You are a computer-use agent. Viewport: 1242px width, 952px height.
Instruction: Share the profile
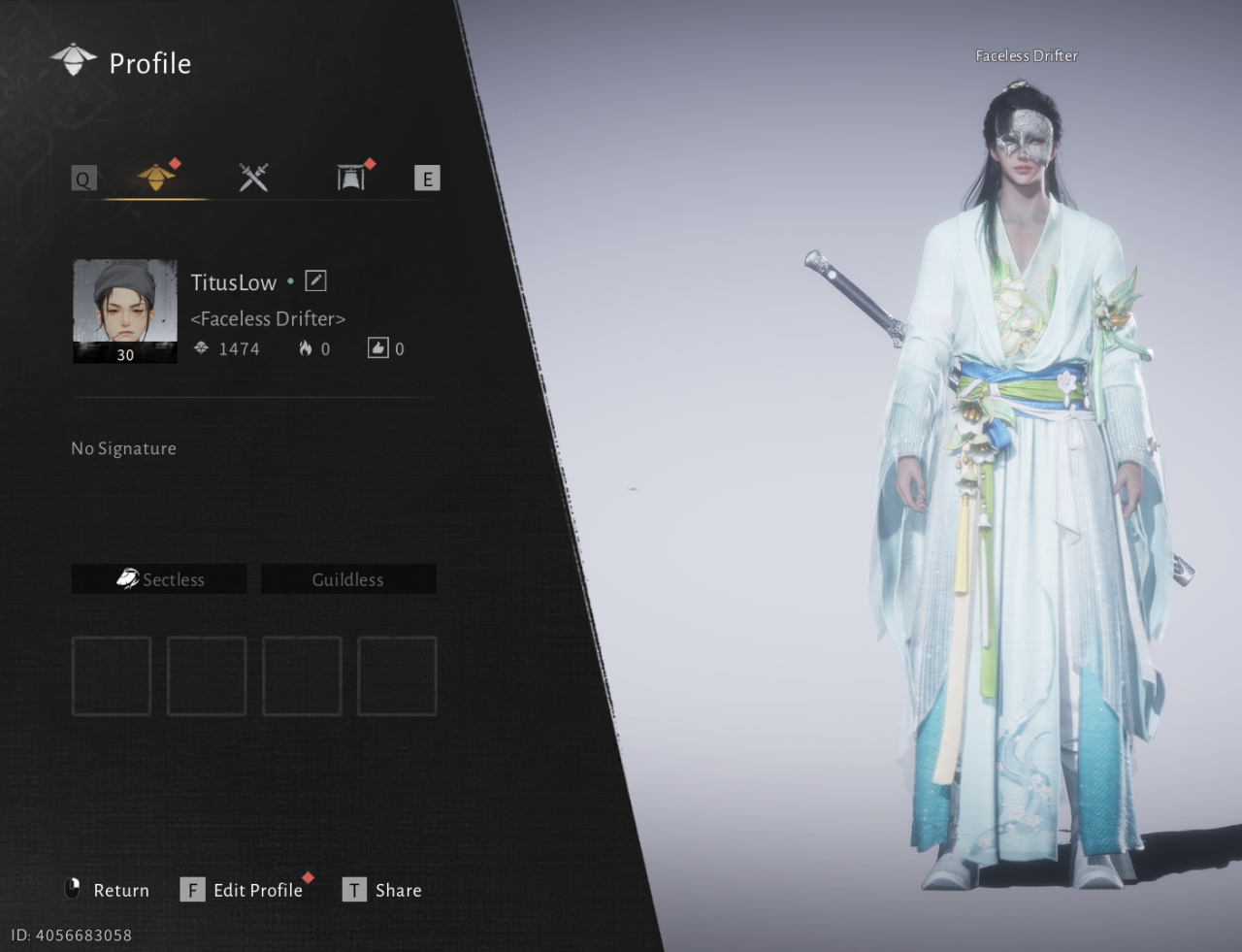coord(382,890)
